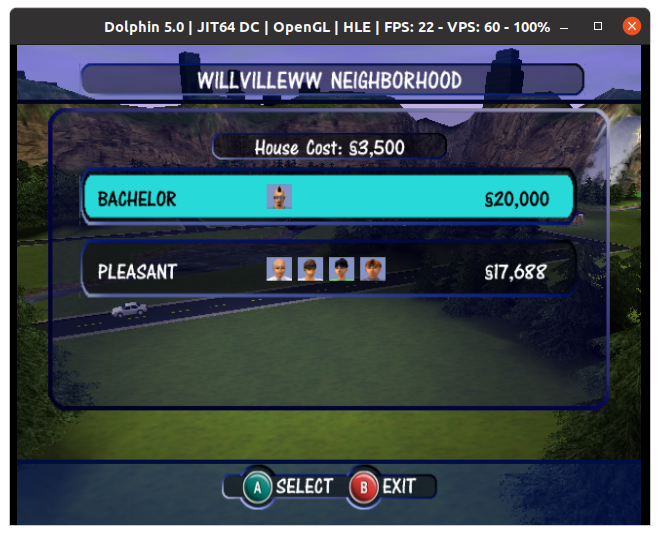Close the Dolphin emulator window
Viewport: 660px width, 535px height.
[x=631, y=26]
